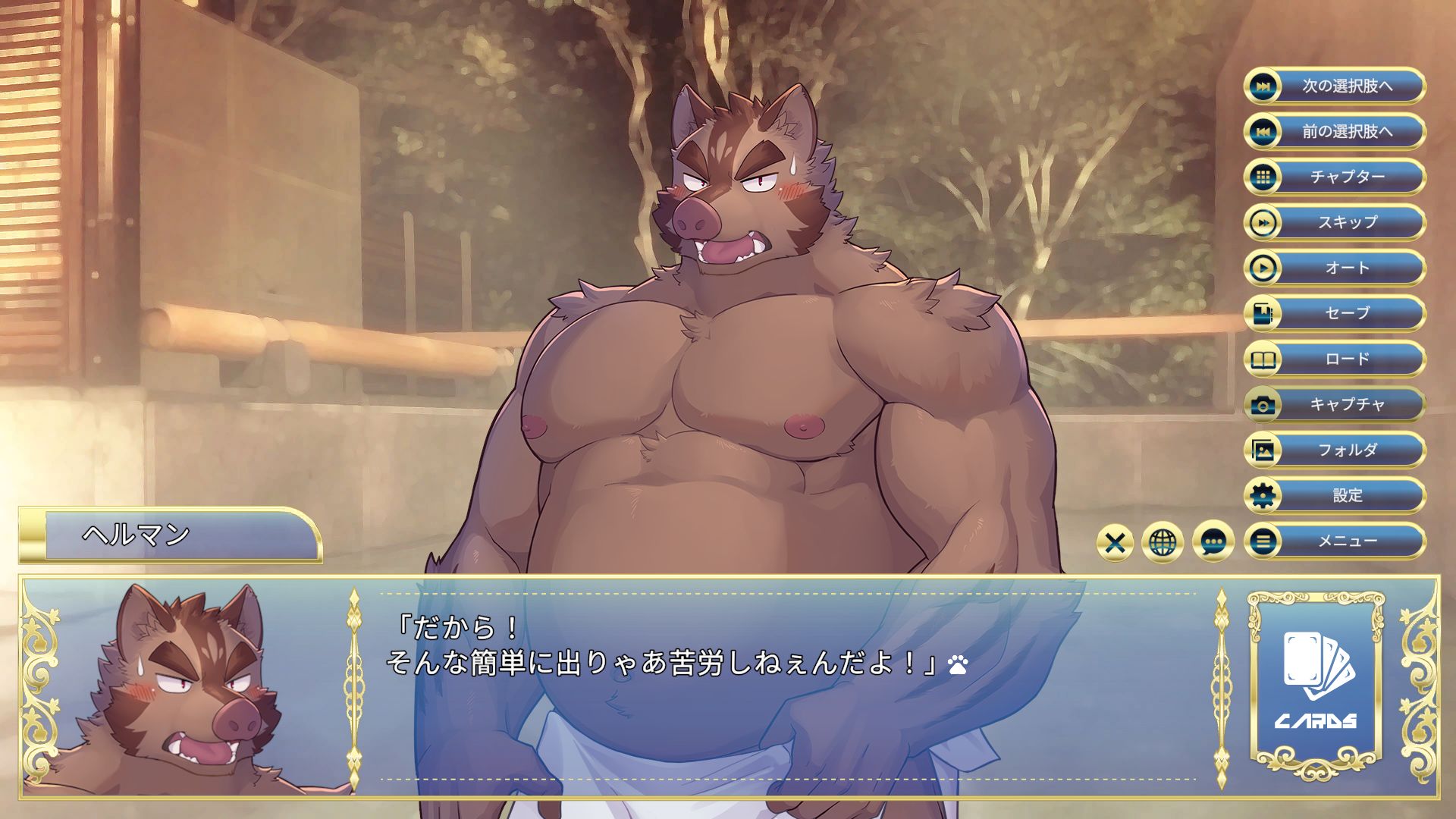This screenshot has width=1456, height=819.
Task: Click the globe language icon
Action: pos(1163,543)
